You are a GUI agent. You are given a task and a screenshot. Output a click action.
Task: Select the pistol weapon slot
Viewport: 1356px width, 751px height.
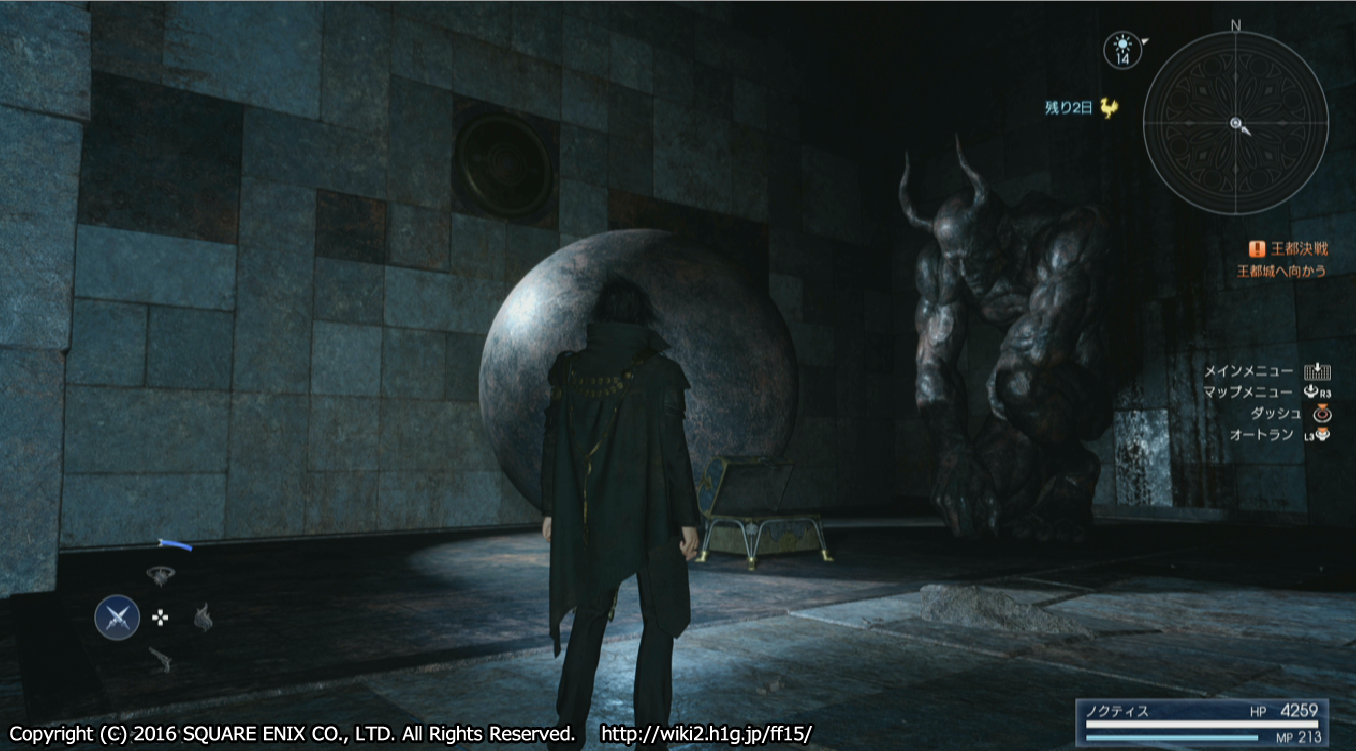159,659
